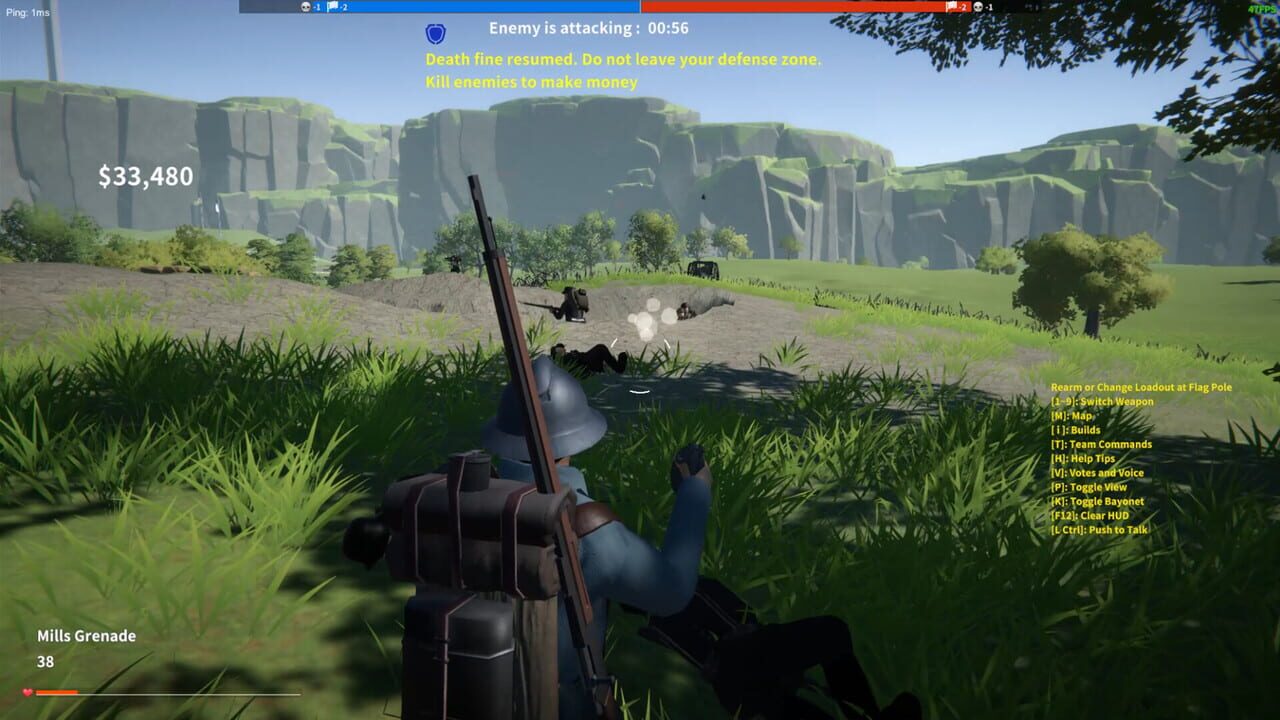This screenshot has height=720, width=1280.
Task: Click the flag icon on the blue team bar
Action: [332, 6]
